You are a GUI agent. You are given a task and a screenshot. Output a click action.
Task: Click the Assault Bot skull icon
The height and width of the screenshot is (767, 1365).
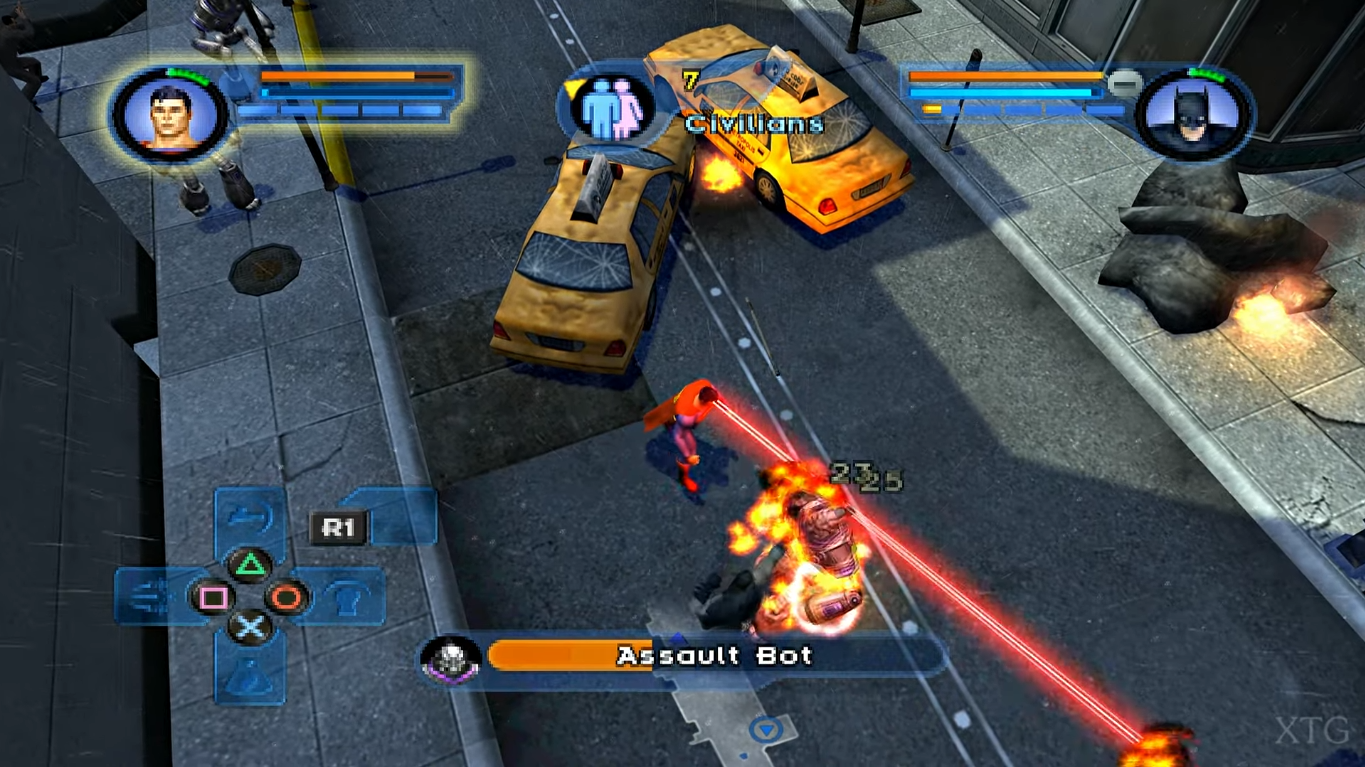452,656
